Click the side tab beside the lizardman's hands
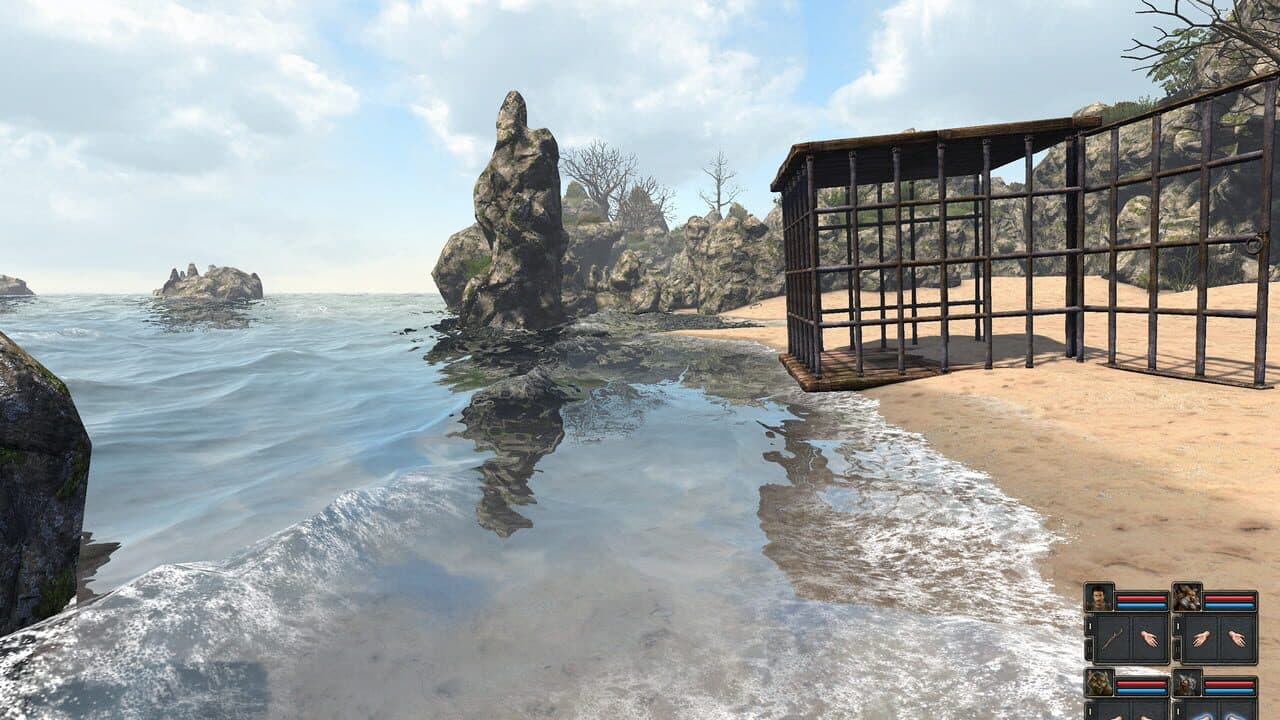This screenshot has width=1280, height=720. coord(1089,710)
